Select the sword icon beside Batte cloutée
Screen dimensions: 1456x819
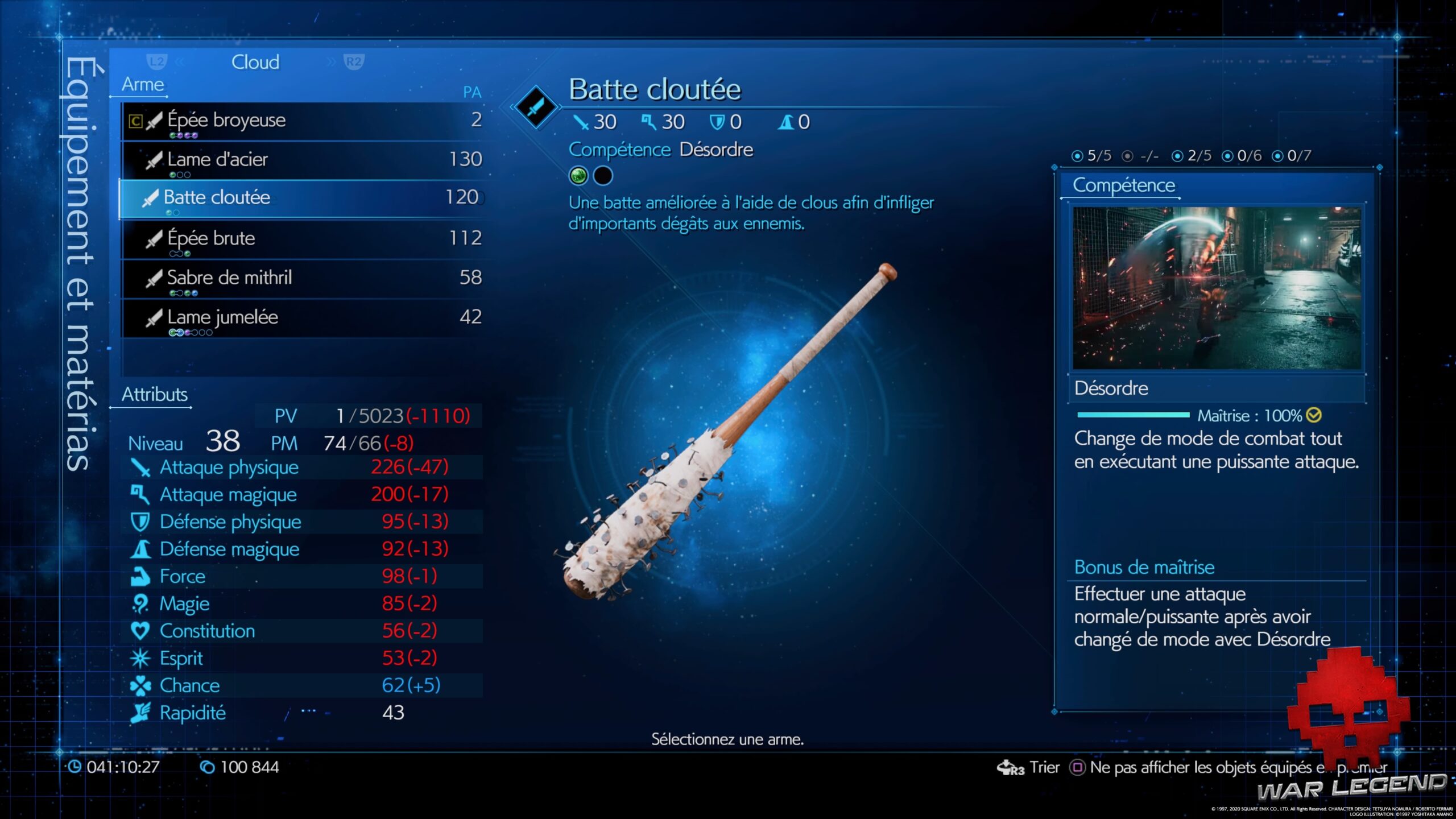click(x=150, y=197)
